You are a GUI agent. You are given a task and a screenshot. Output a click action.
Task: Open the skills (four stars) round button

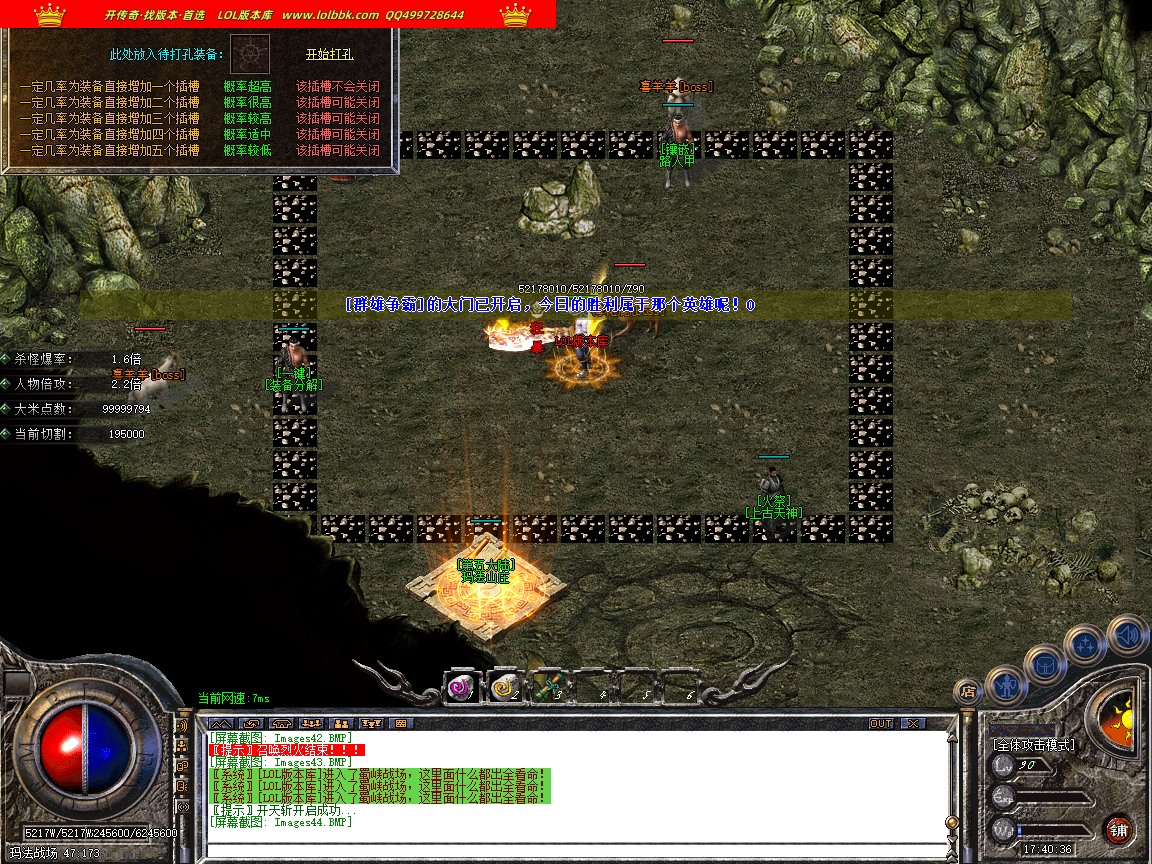pos(1085,644)
